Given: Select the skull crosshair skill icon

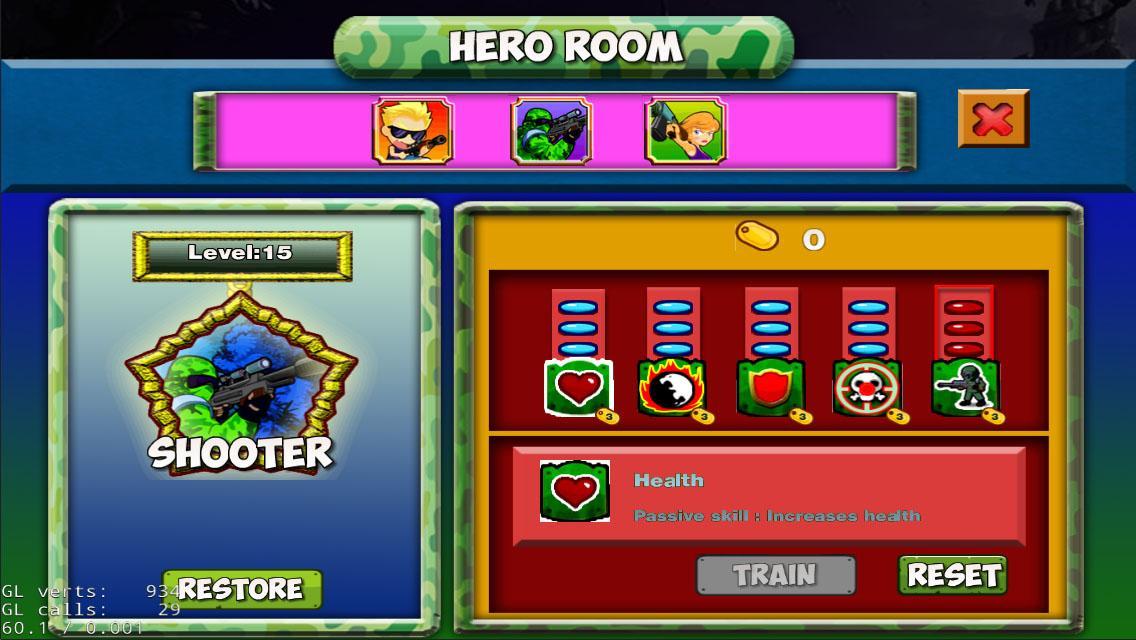Looking at the screenshot, I should pos(867,388).
